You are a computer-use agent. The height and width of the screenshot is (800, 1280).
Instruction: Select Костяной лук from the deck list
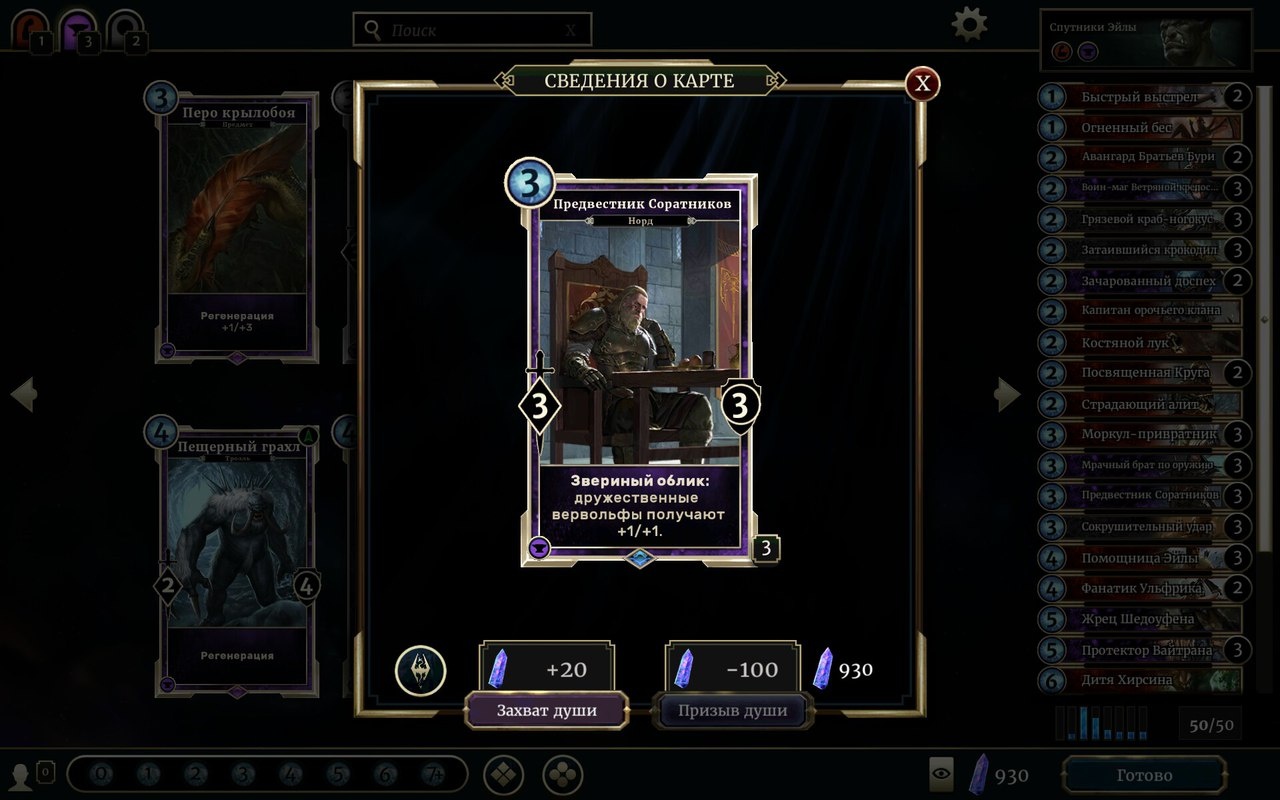1140,342
